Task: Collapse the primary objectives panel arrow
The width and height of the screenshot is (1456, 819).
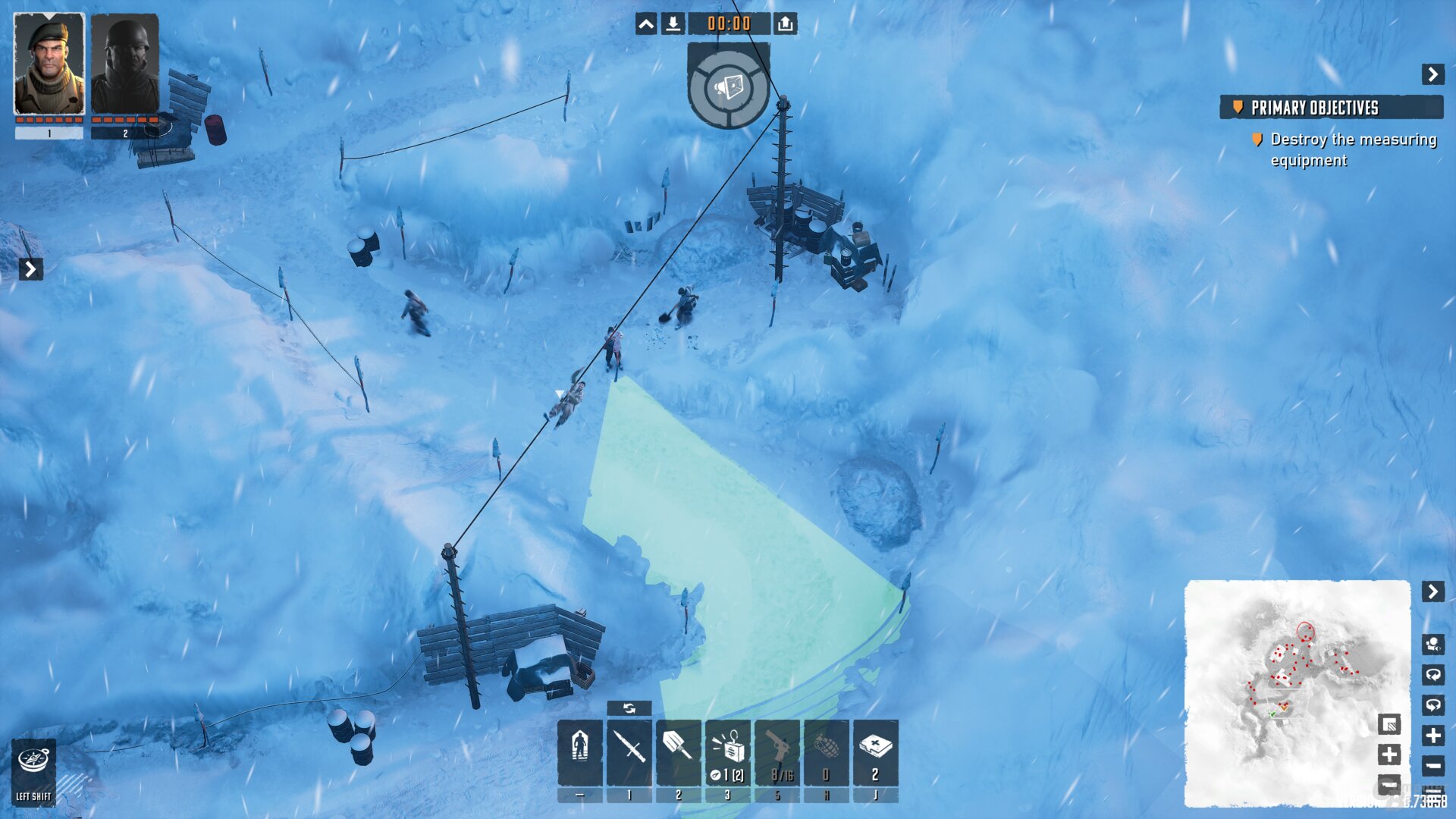Action: coord(1432,74)
